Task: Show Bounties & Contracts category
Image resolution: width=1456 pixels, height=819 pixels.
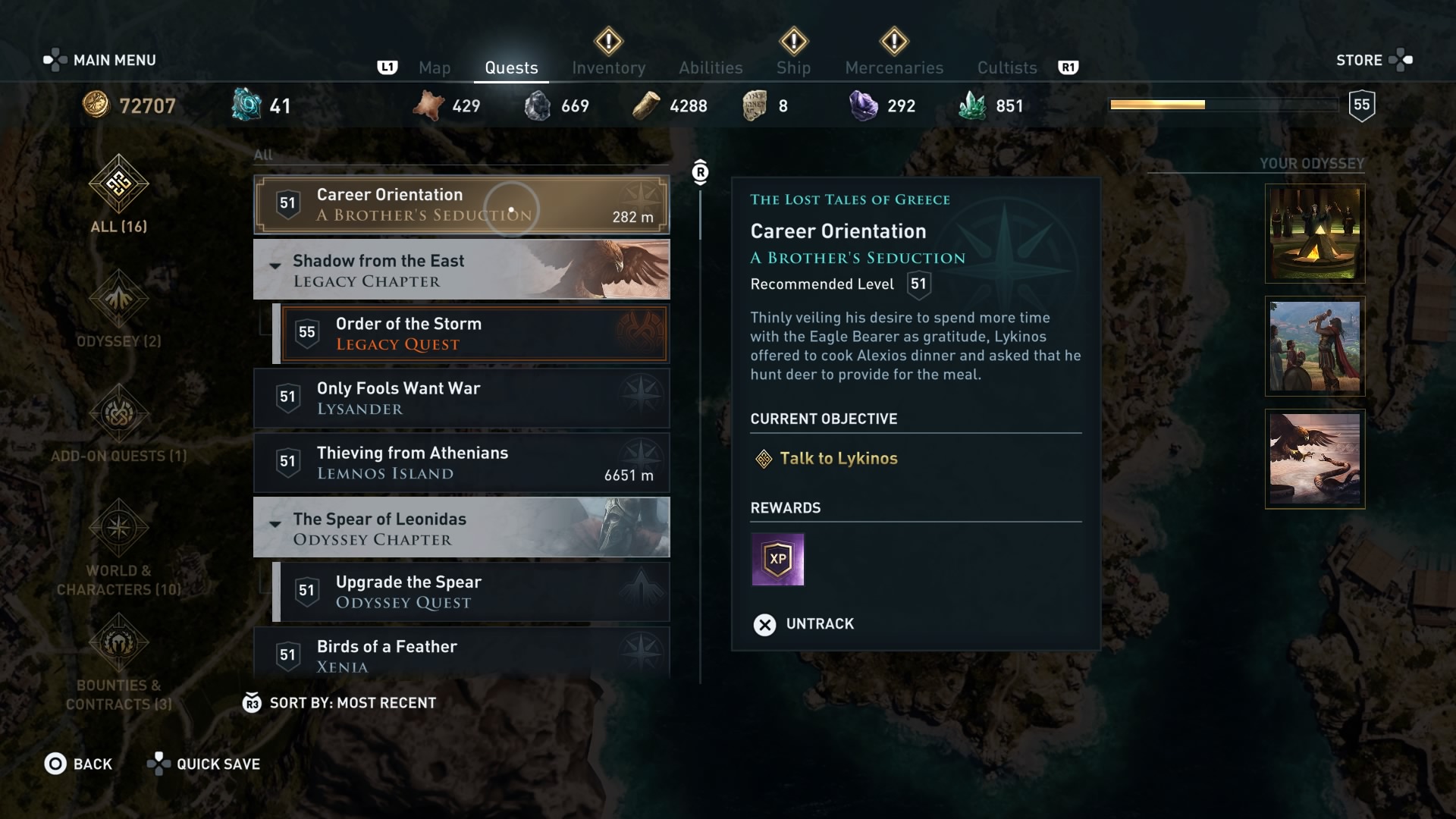Action: [x=119, y=661]
